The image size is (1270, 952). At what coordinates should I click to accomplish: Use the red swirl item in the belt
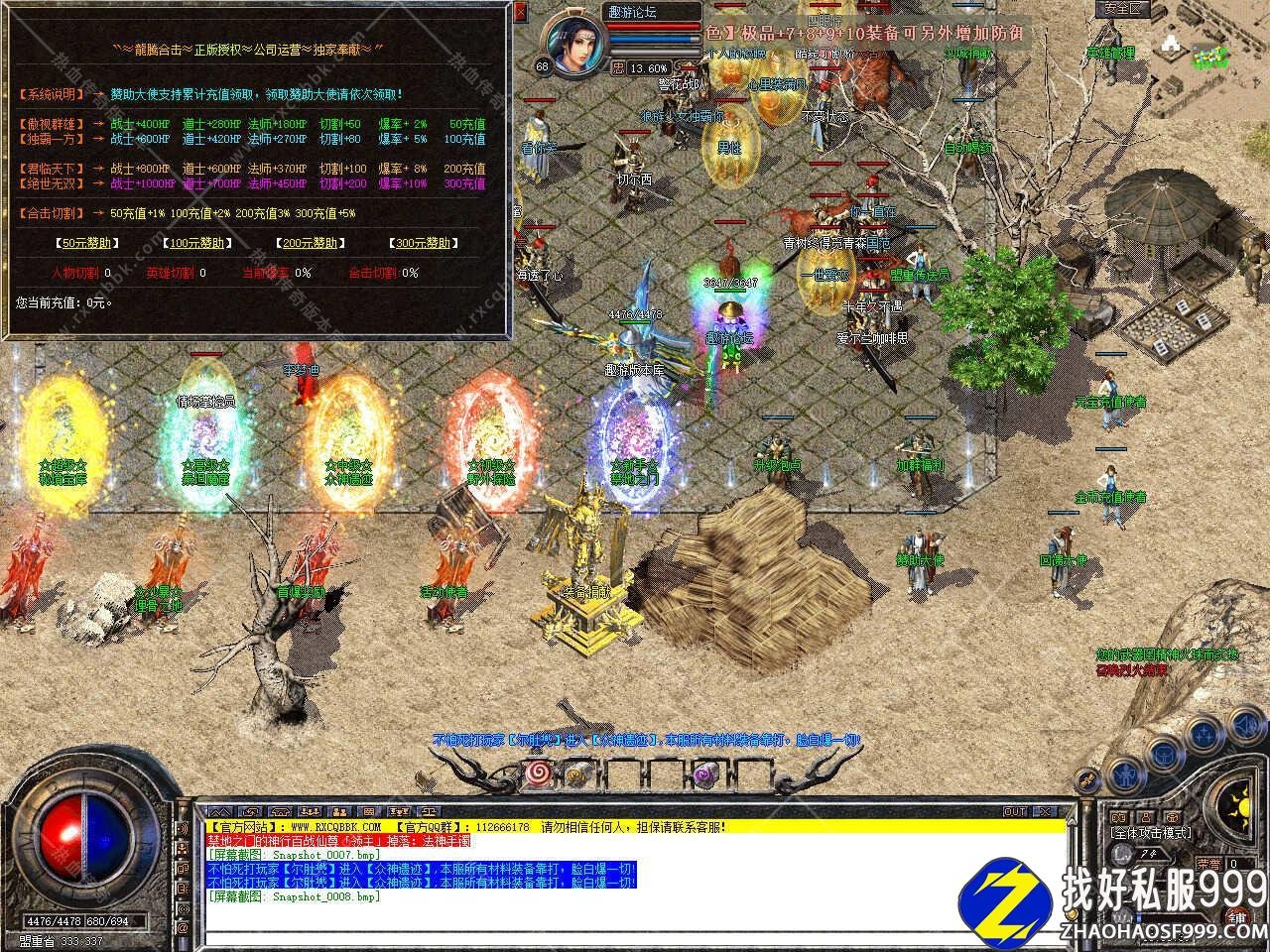coord(540,773)
